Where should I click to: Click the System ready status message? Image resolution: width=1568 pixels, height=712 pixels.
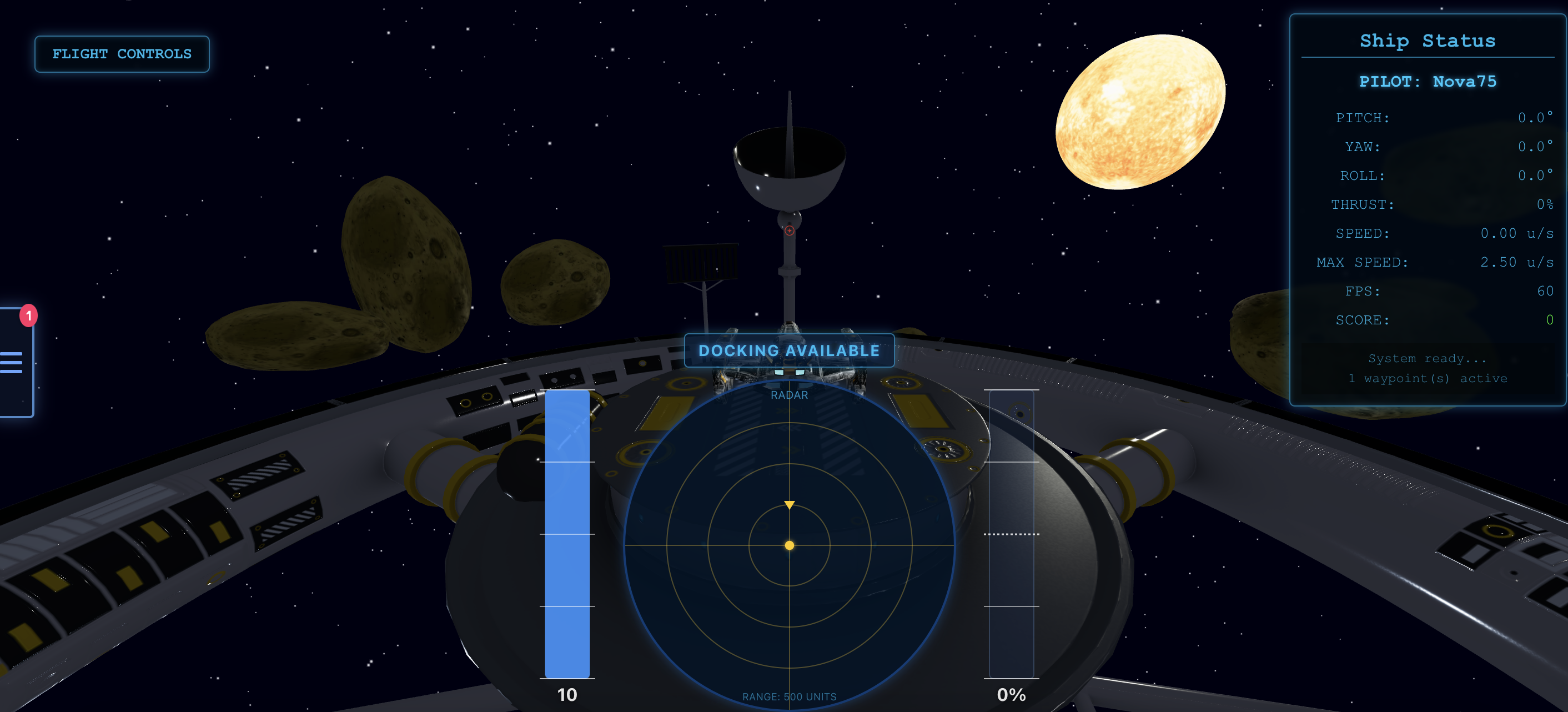coord(1427,358)
